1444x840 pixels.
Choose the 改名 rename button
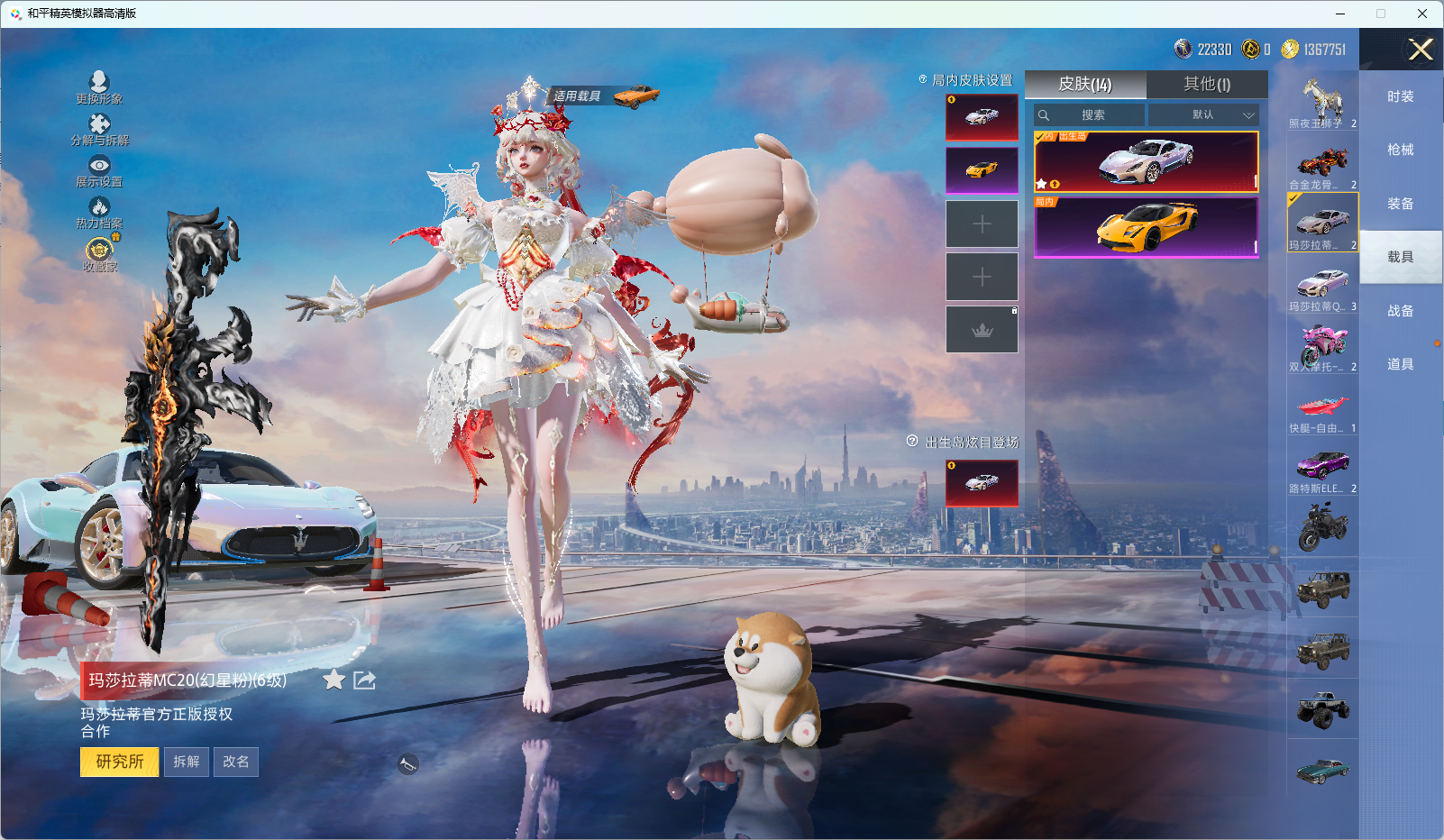(x=236, y=762)
